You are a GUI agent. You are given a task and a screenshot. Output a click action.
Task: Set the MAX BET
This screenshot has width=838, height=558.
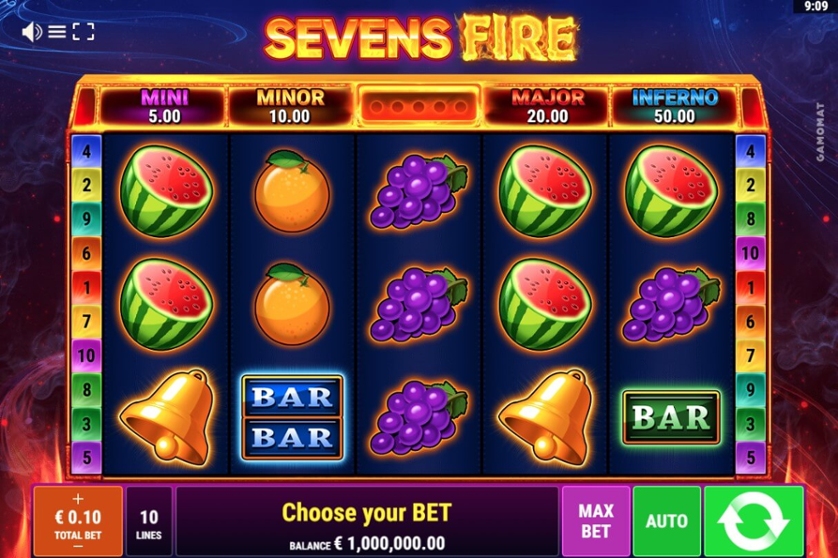coord(595,521)
